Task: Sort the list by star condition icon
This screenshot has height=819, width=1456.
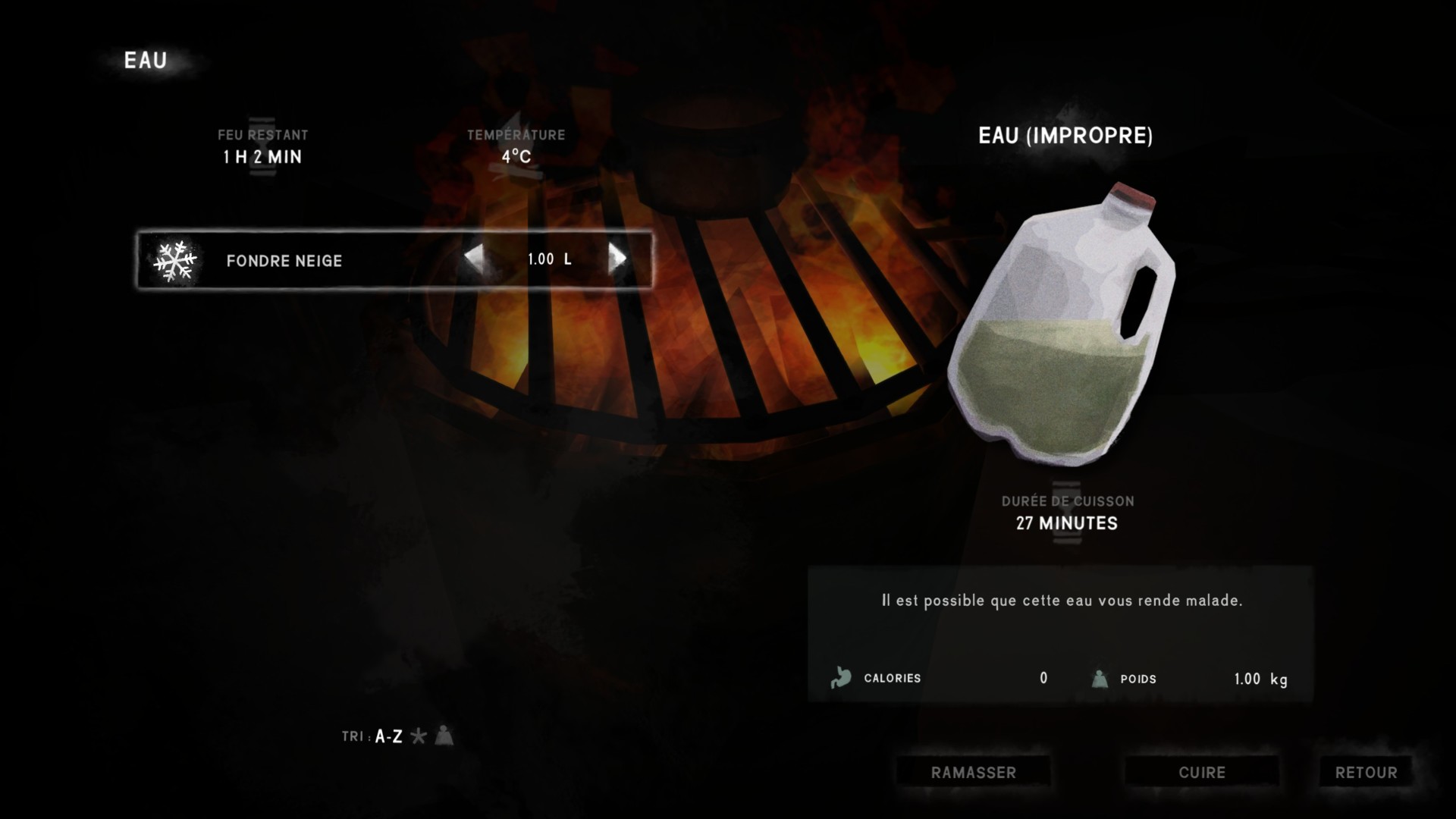Action: 419,736
